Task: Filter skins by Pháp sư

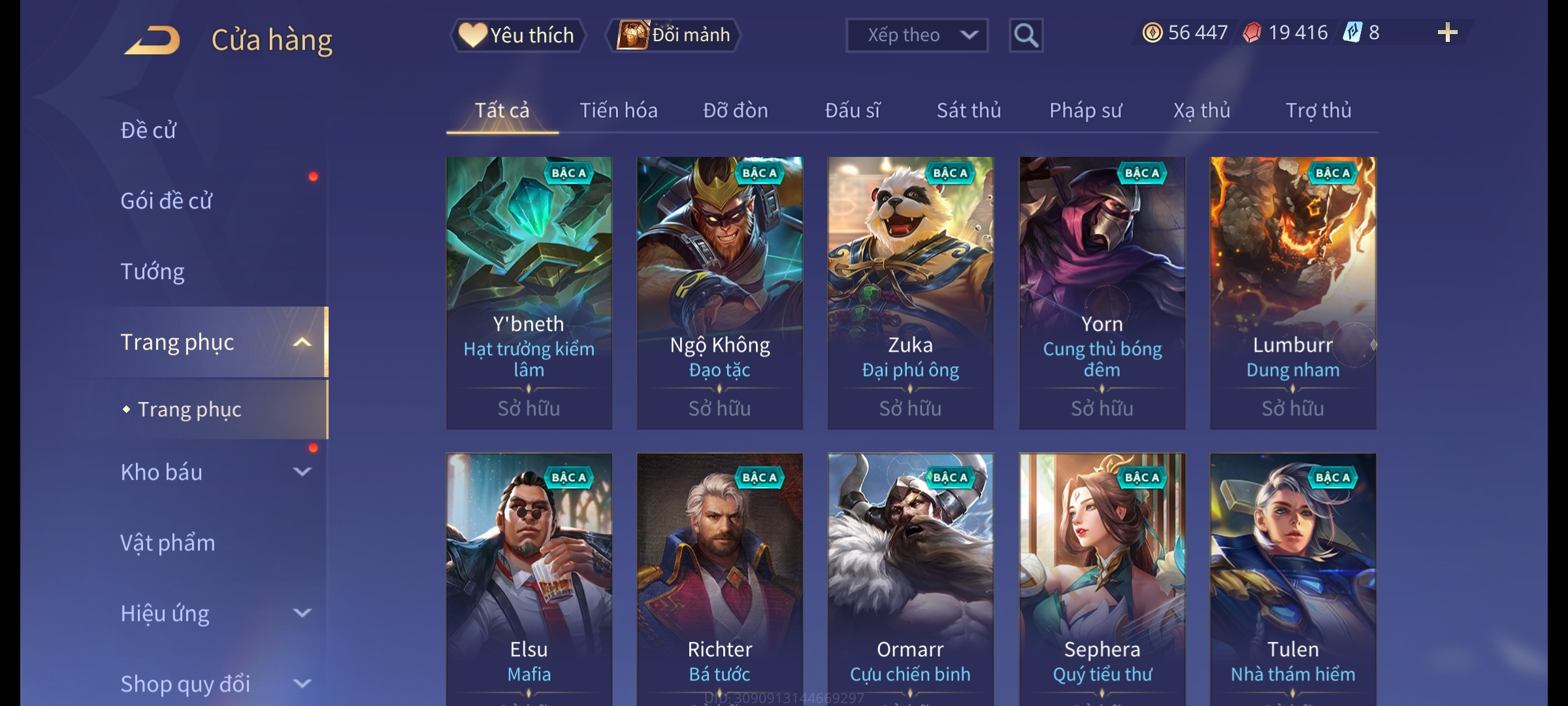Action: (1085, 110)
